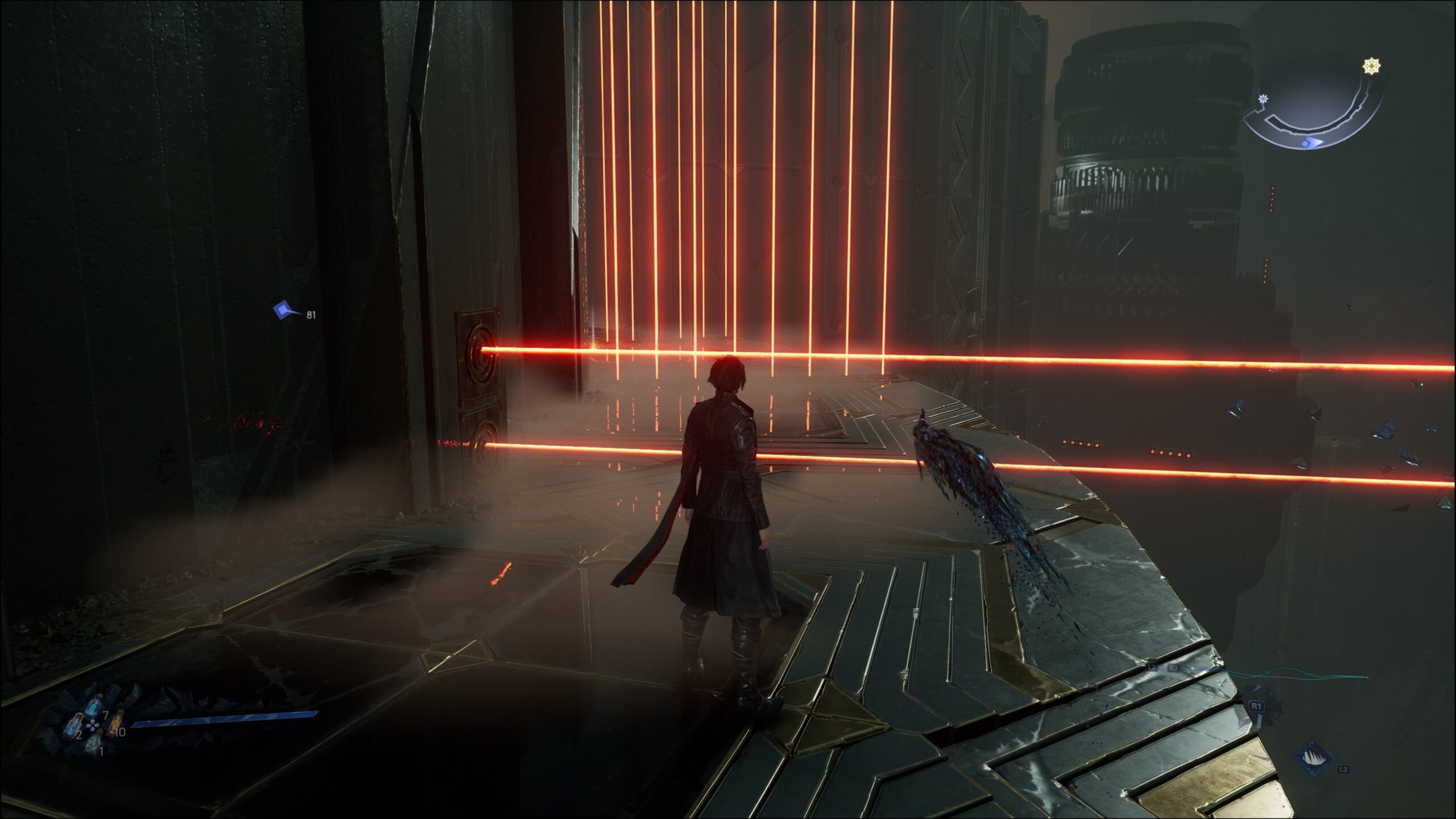
Task: Click the blue waypoint marker showing 81
Action: click(x=284, y=311)
